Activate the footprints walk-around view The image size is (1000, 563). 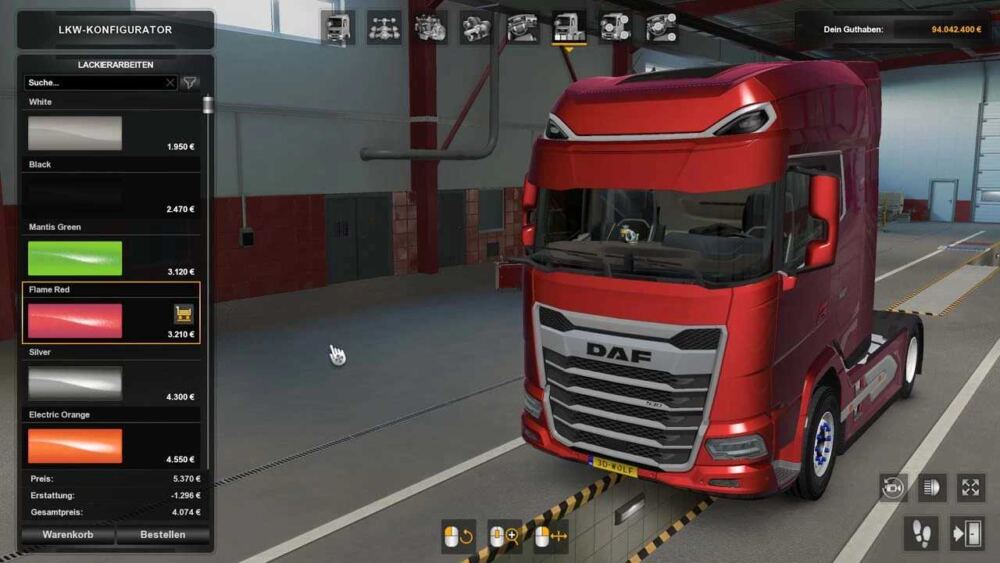[921, 533]
